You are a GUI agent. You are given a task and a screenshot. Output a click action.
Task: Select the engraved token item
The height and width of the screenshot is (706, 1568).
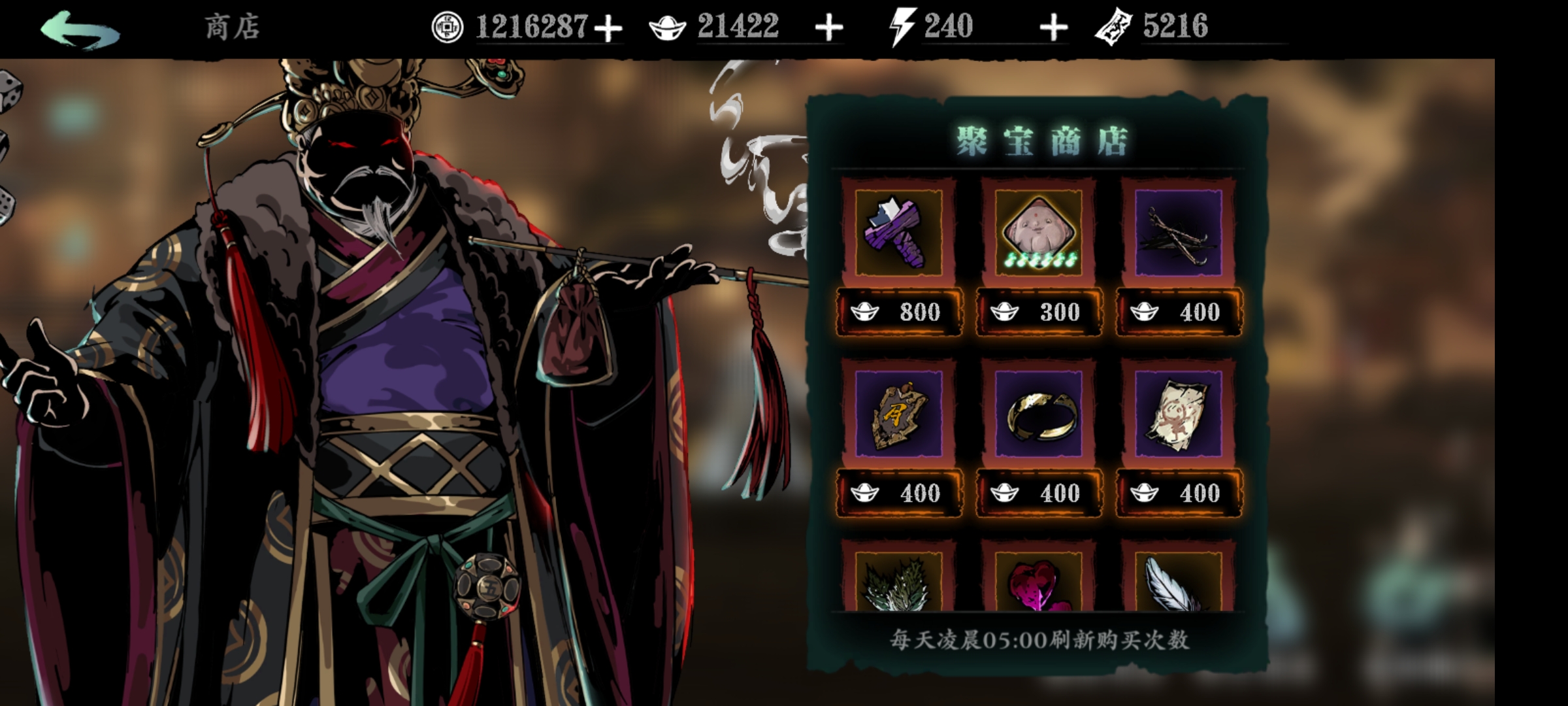pyautogui.click(x=898, y=414)
